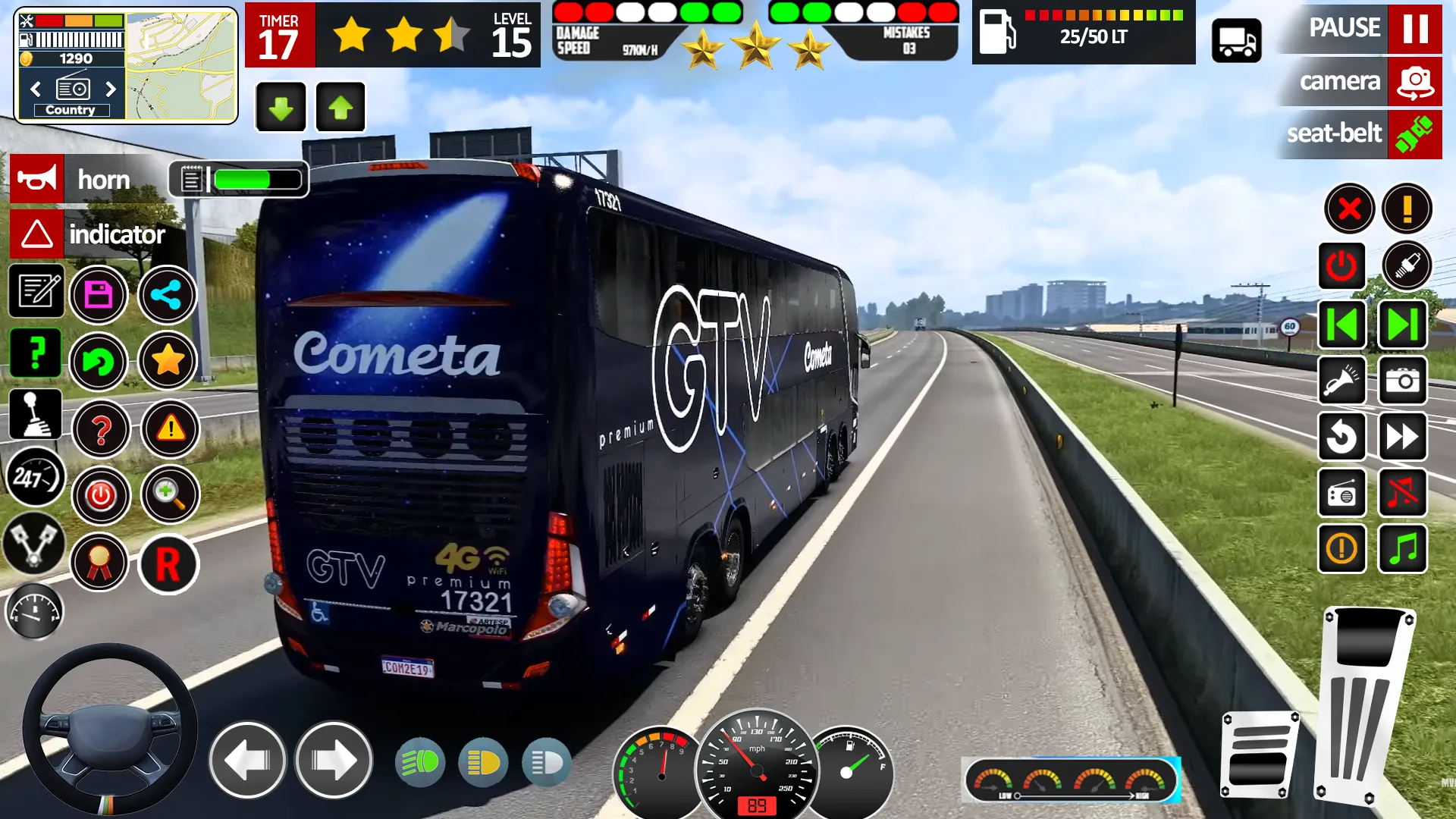Viewport: 1456px width, 819px height.
Task: Select the gear shift icon
Action: pos(36,415)
